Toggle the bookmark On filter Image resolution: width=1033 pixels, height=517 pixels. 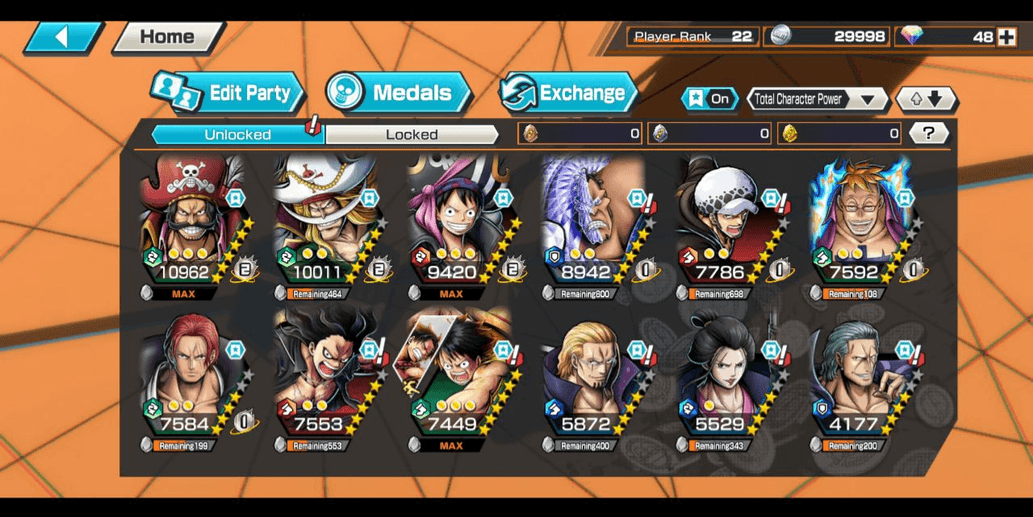pos(708,99)
